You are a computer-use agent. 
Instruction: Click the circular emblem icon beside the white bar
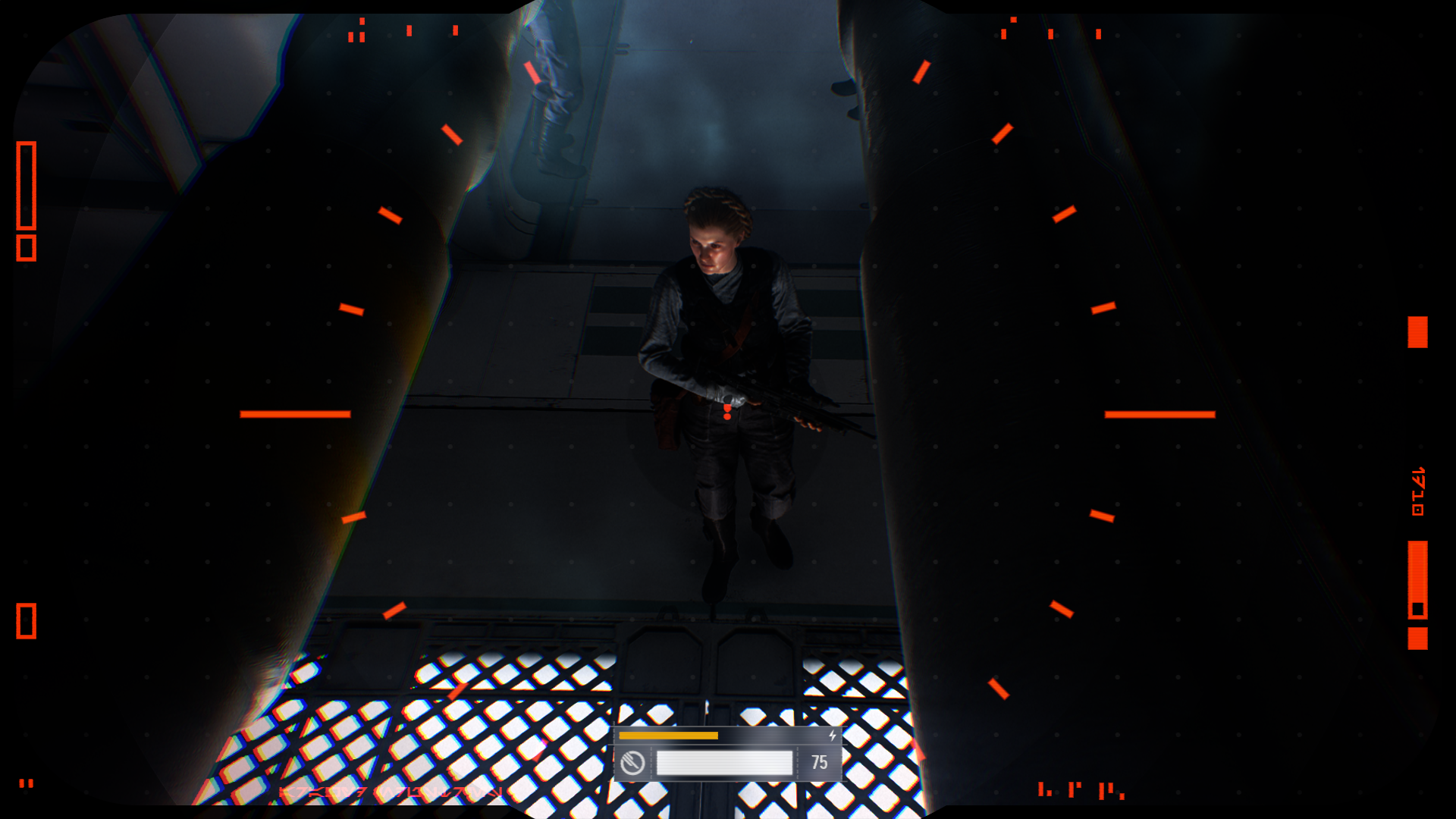pyautogui.click(x=632, y=763)
